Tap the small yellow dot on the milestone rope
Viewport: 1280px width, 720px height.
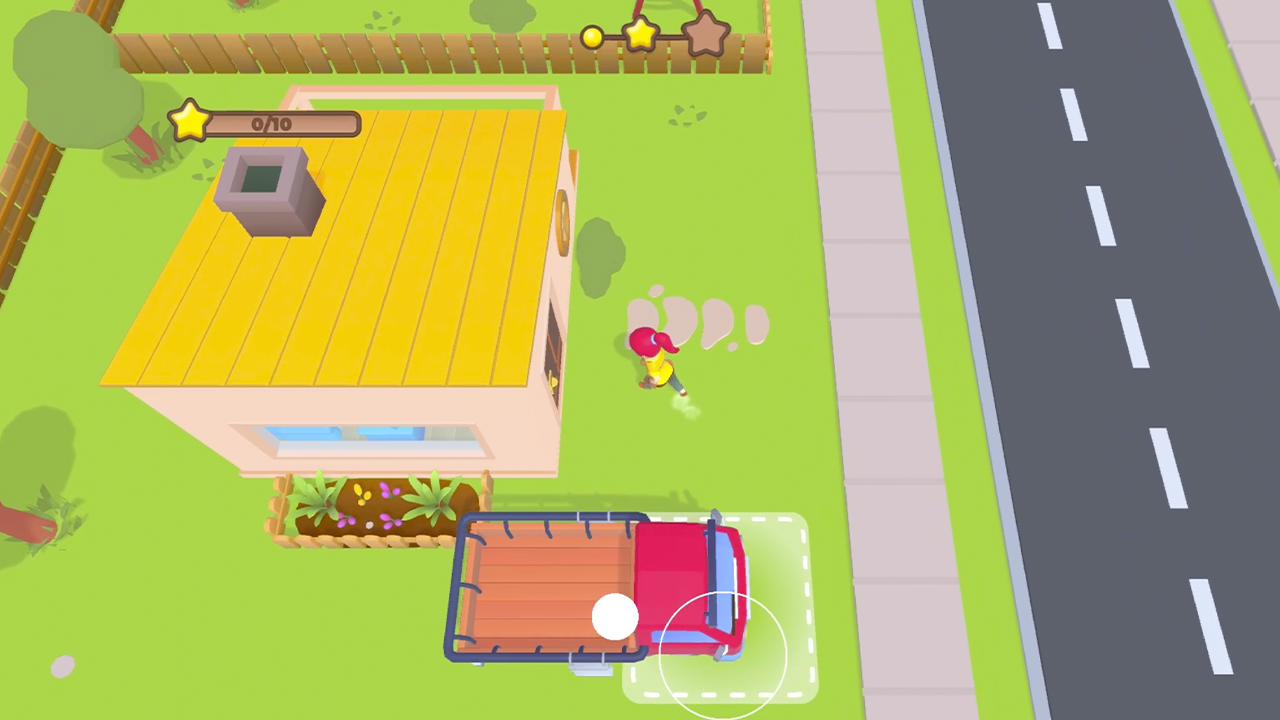[592, 37]
